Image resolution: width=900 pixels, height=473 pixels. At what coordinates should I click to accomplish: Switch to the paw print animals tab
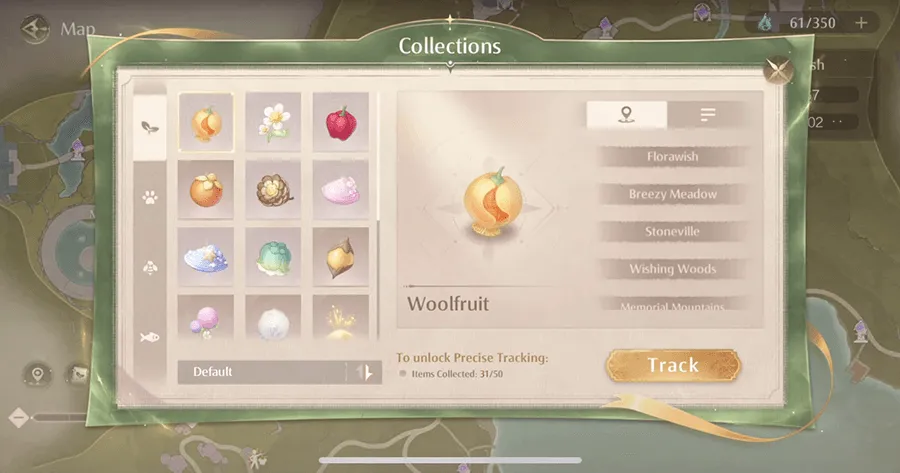[150, 197]
